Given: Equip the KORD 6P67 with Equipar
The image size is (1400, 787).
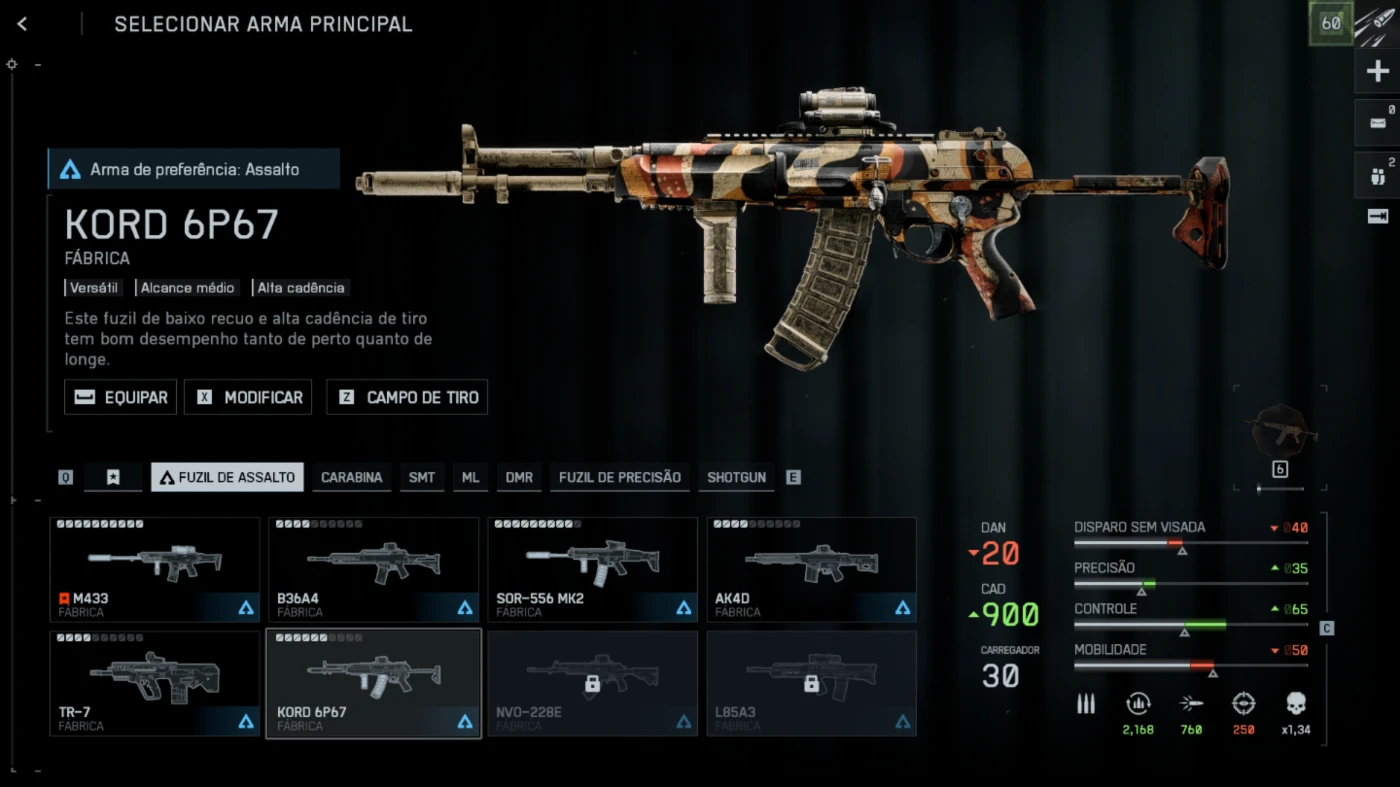Looking at the screenshot, I should 121,397.
